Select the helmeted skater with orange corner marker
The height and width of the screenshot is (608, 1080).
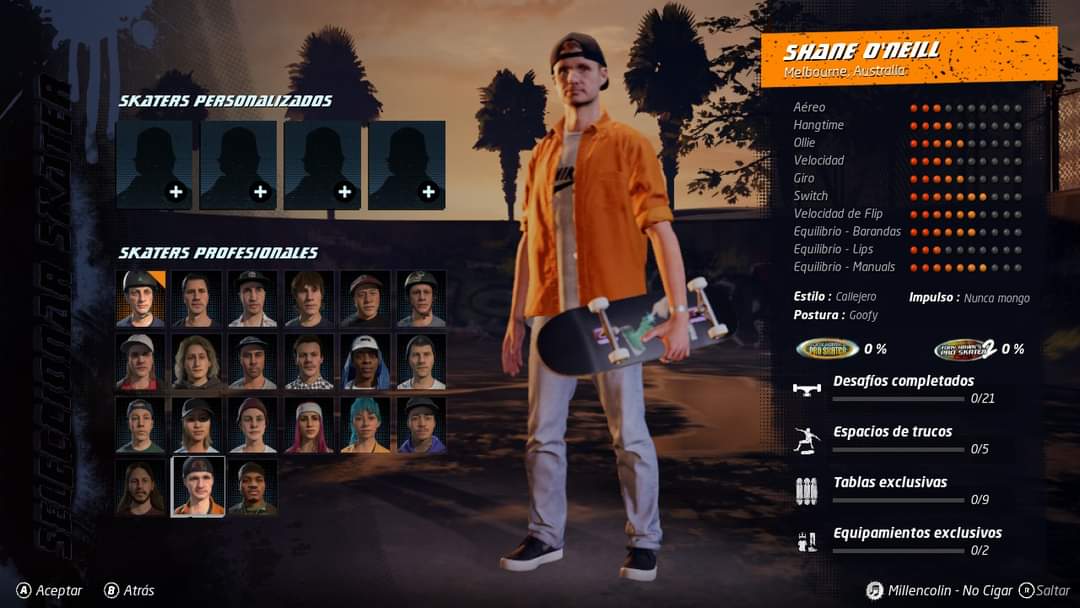(x=140, y=298)
